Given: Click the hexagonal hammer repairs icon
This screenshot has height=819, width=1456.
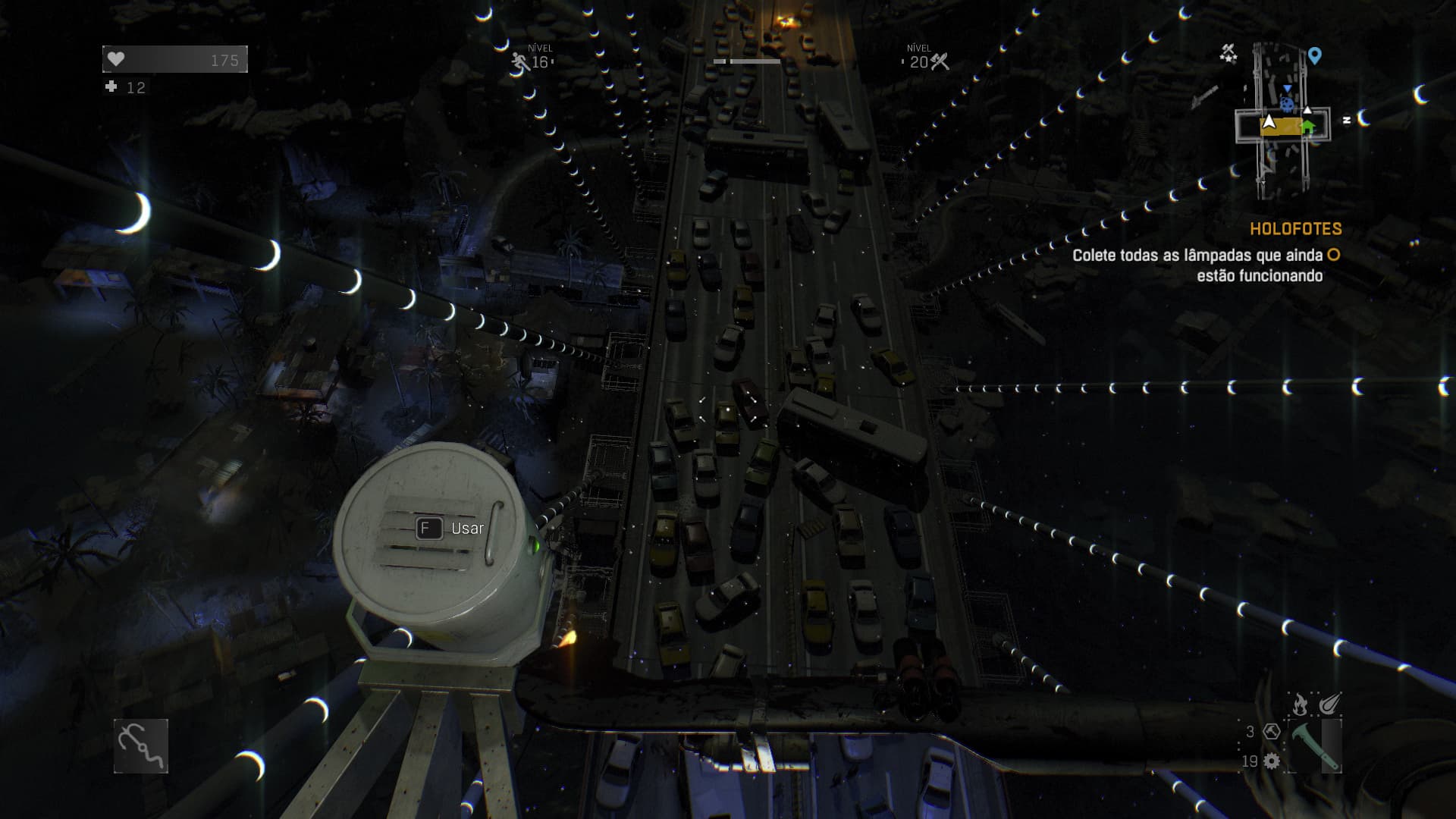Looking at the screenshot, I should (x=1272, y=732).
